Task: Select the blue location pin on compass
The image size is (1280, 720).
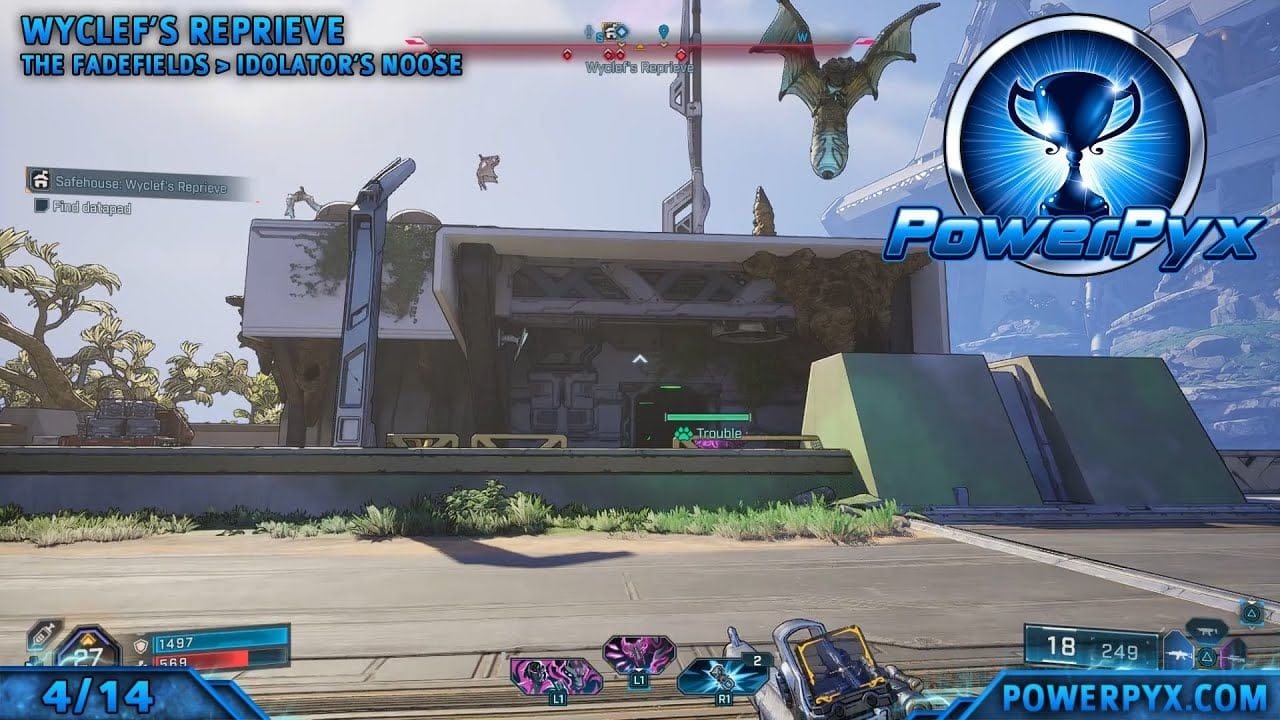Action: click(x=663, y=33)
